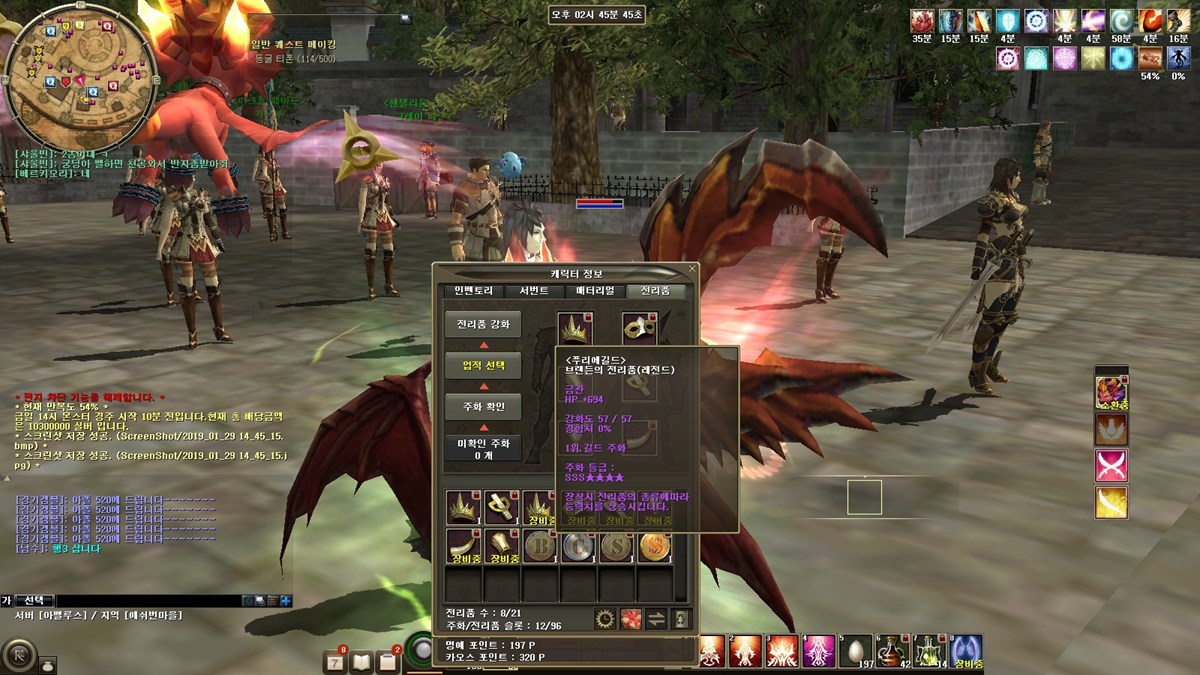Choose the 업적 선택 button
Image resolution: width=1200 pixels, height=675 pixels.
point(483,365)
